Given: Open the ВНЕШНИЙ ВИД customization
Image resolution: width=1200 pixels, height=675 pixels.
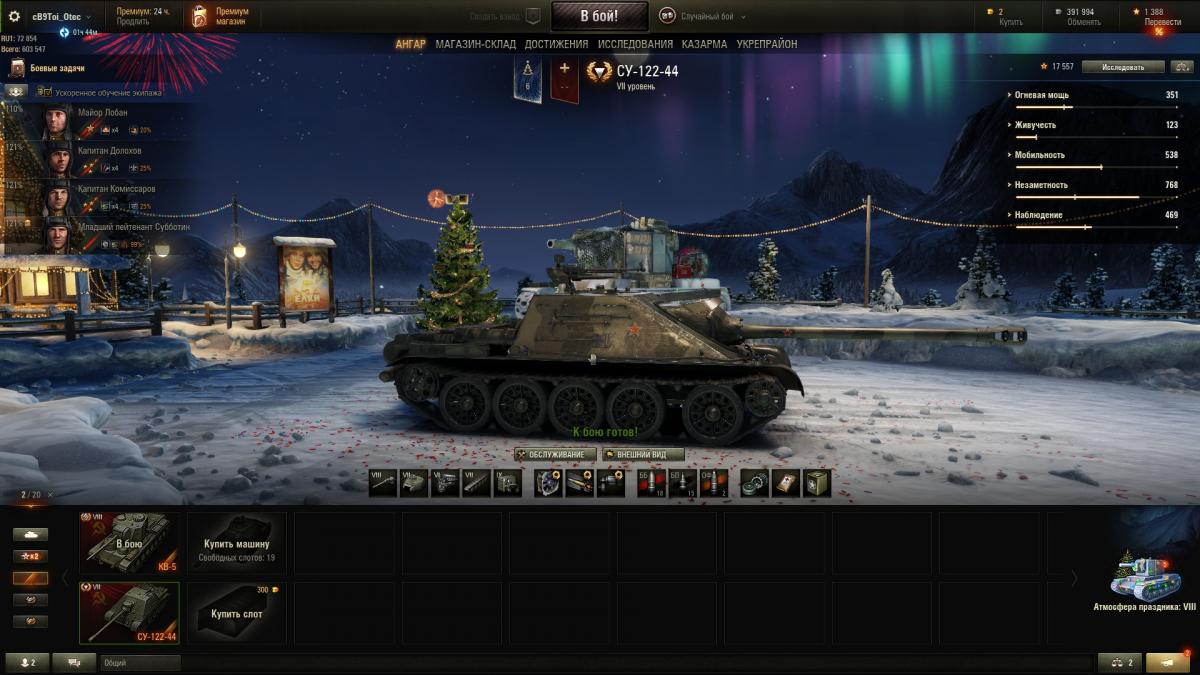Looking at the screenshot, I should (x=643, y=454).
